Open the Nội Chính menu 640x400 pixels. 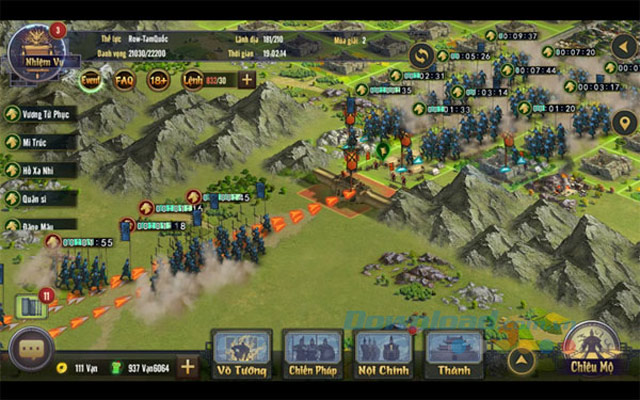pos(384,353)
